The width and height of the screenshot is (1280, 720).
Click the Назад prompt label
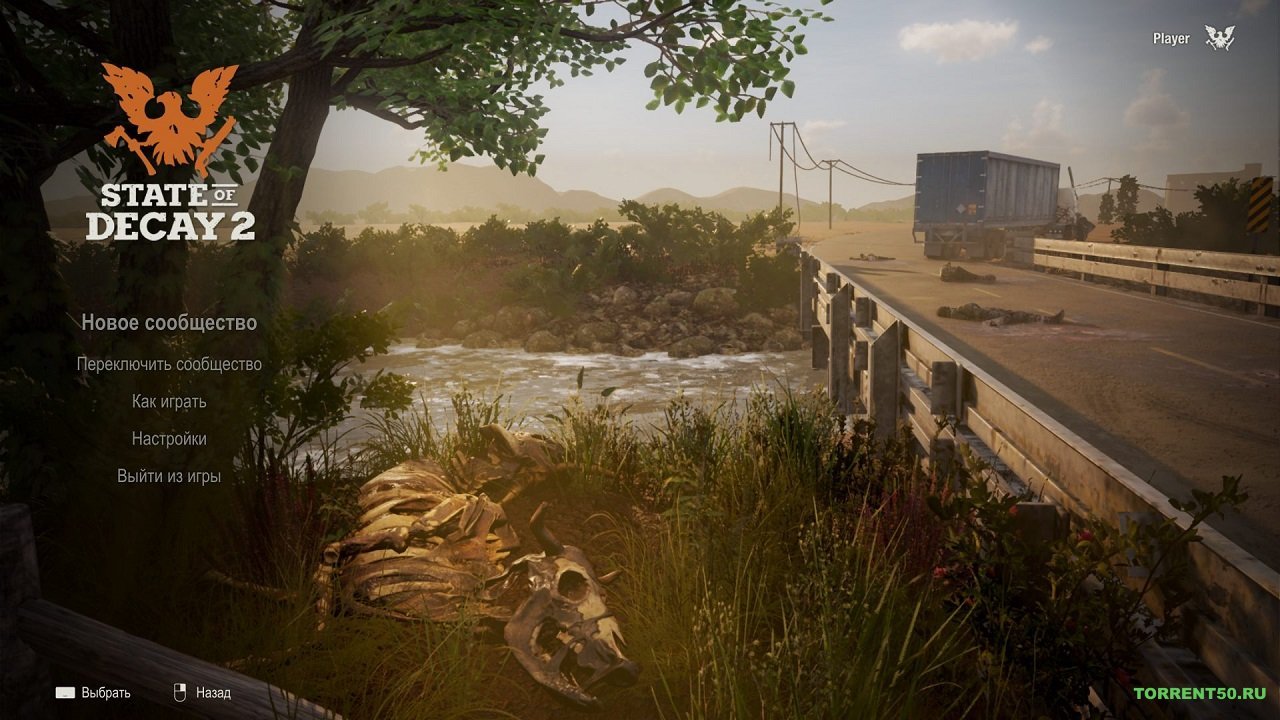215,691
